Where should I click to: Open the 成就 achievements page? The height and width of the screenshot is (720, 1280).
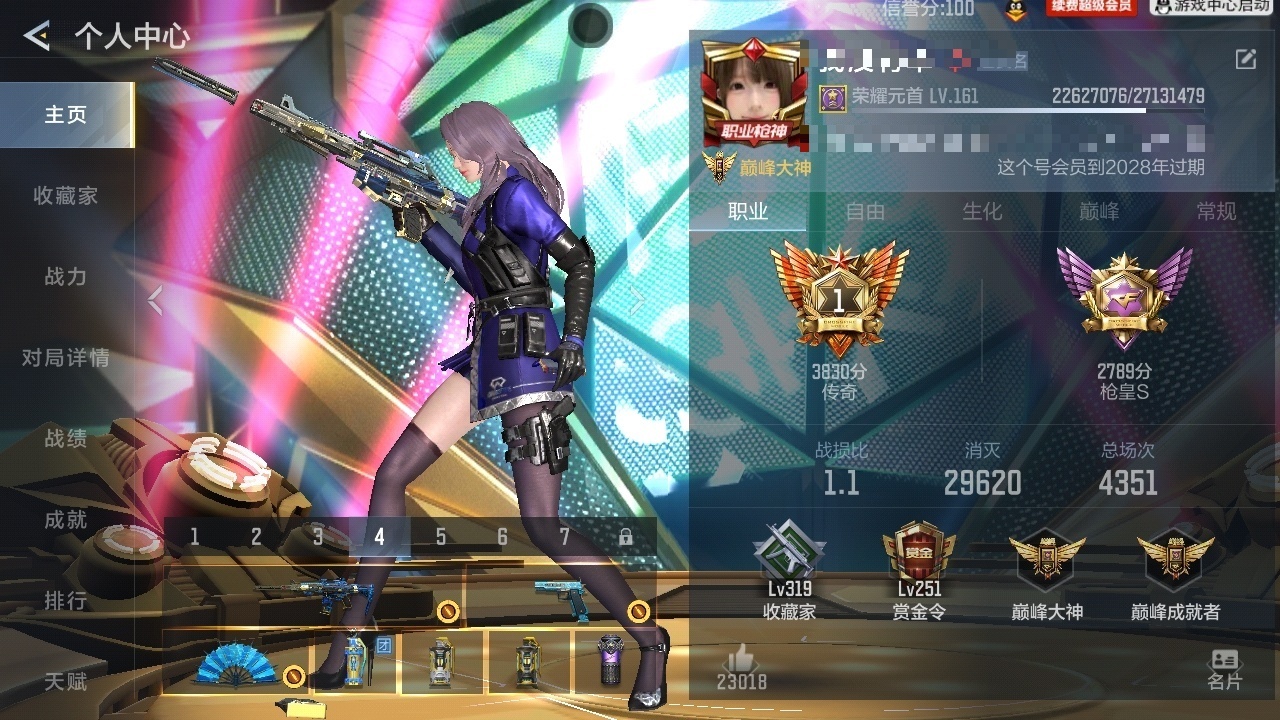click(x=66, y=520)
